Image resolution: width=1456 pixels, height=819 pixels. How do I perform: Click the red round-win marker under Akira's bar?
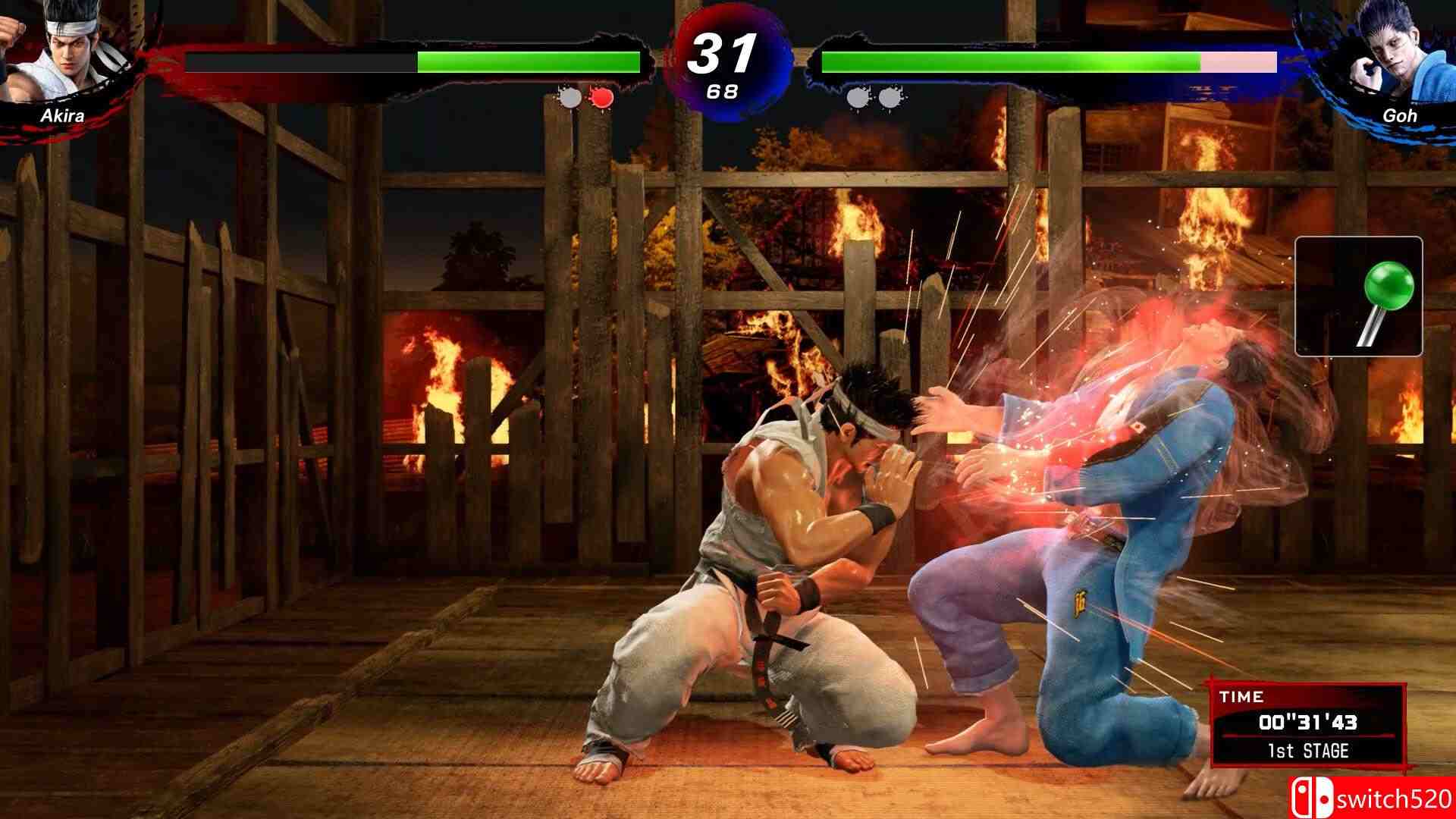tap(601, 97)
